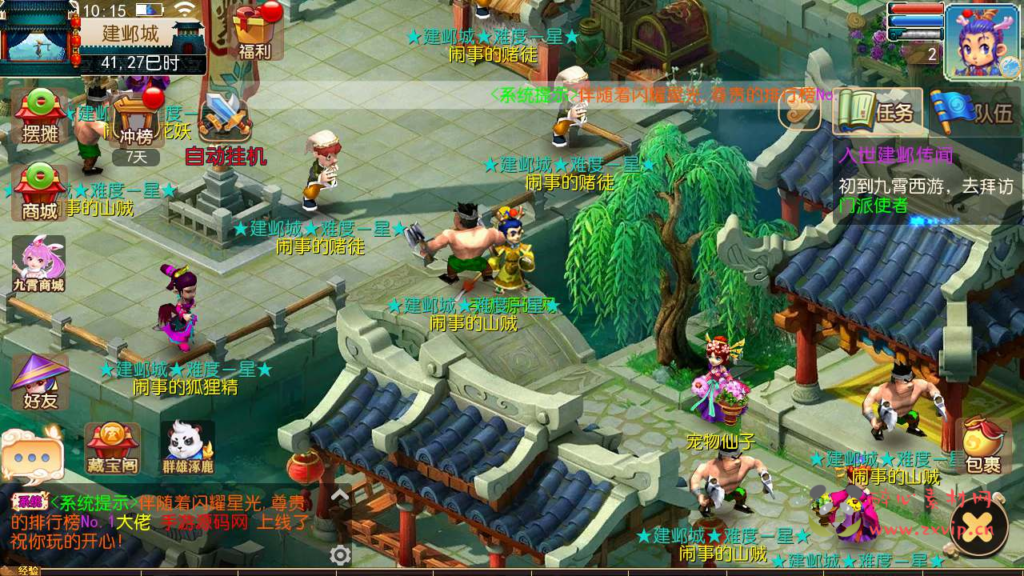
Task: Collapse the quest panel with the swirl button
Action: tap(800, 112)
